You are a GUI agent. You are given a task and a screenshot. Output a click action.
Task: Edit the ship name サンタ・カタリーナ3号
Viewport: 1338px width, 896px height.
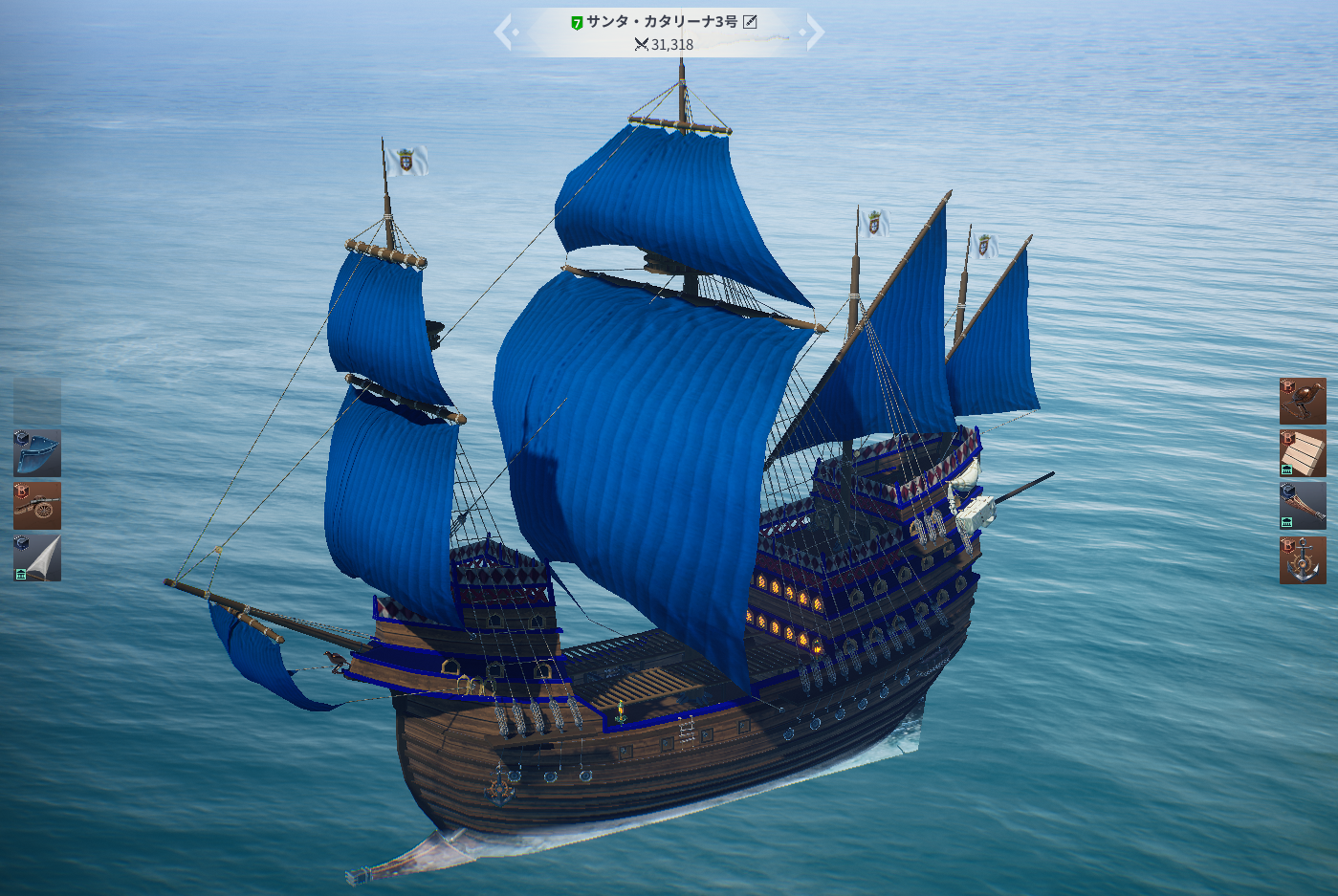tap(751, 22)
